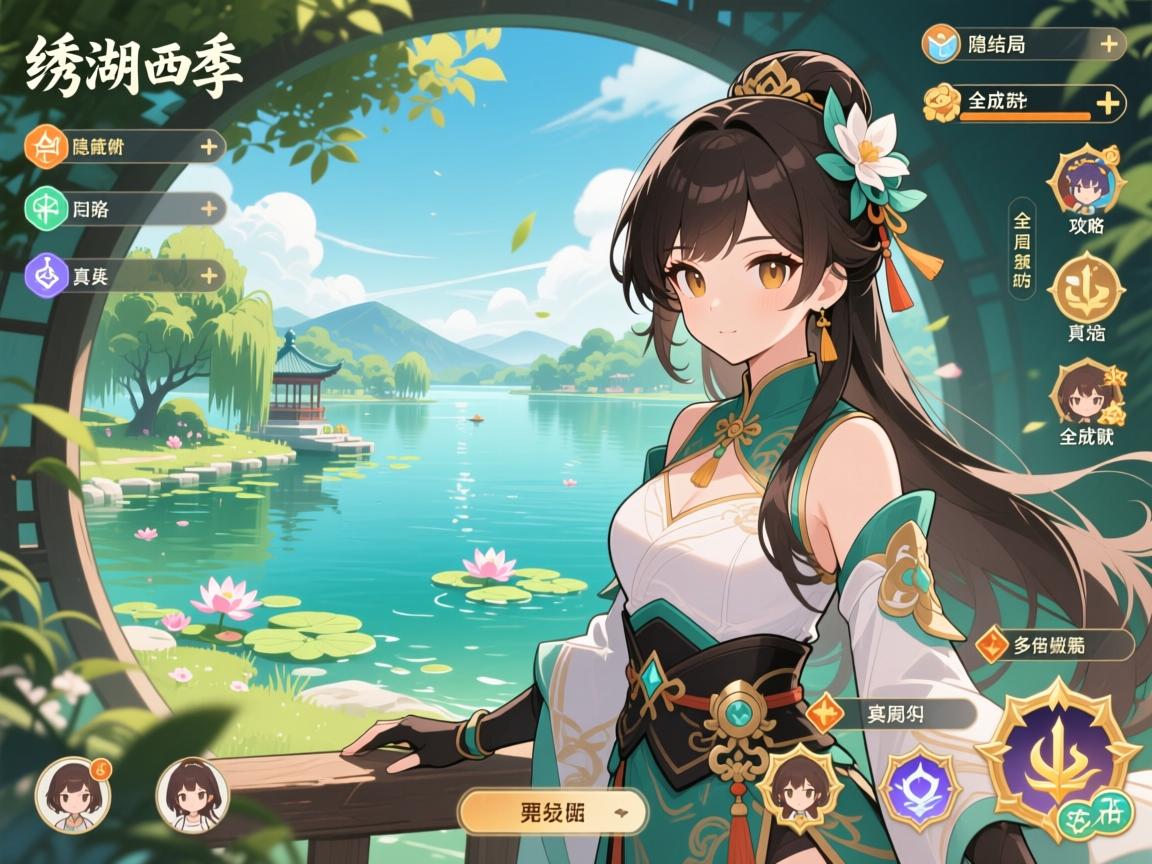Select the small gold trident medallion
The width and height of the screenshot is (1152, 864).
click(1085, 287)
